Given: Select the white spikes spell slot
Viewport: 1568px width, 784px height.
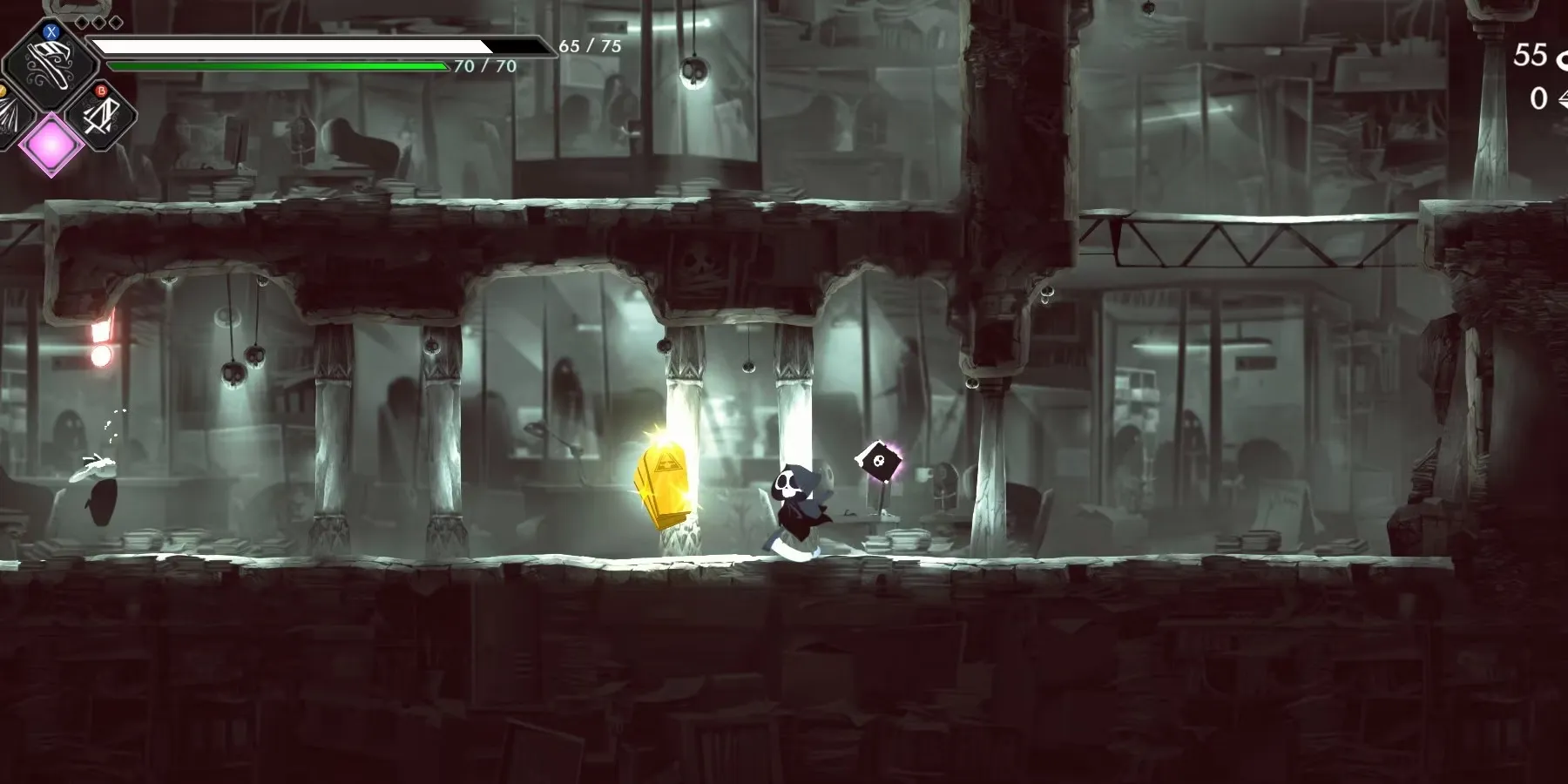Looking at the screenshot, I should coord(9,117).
